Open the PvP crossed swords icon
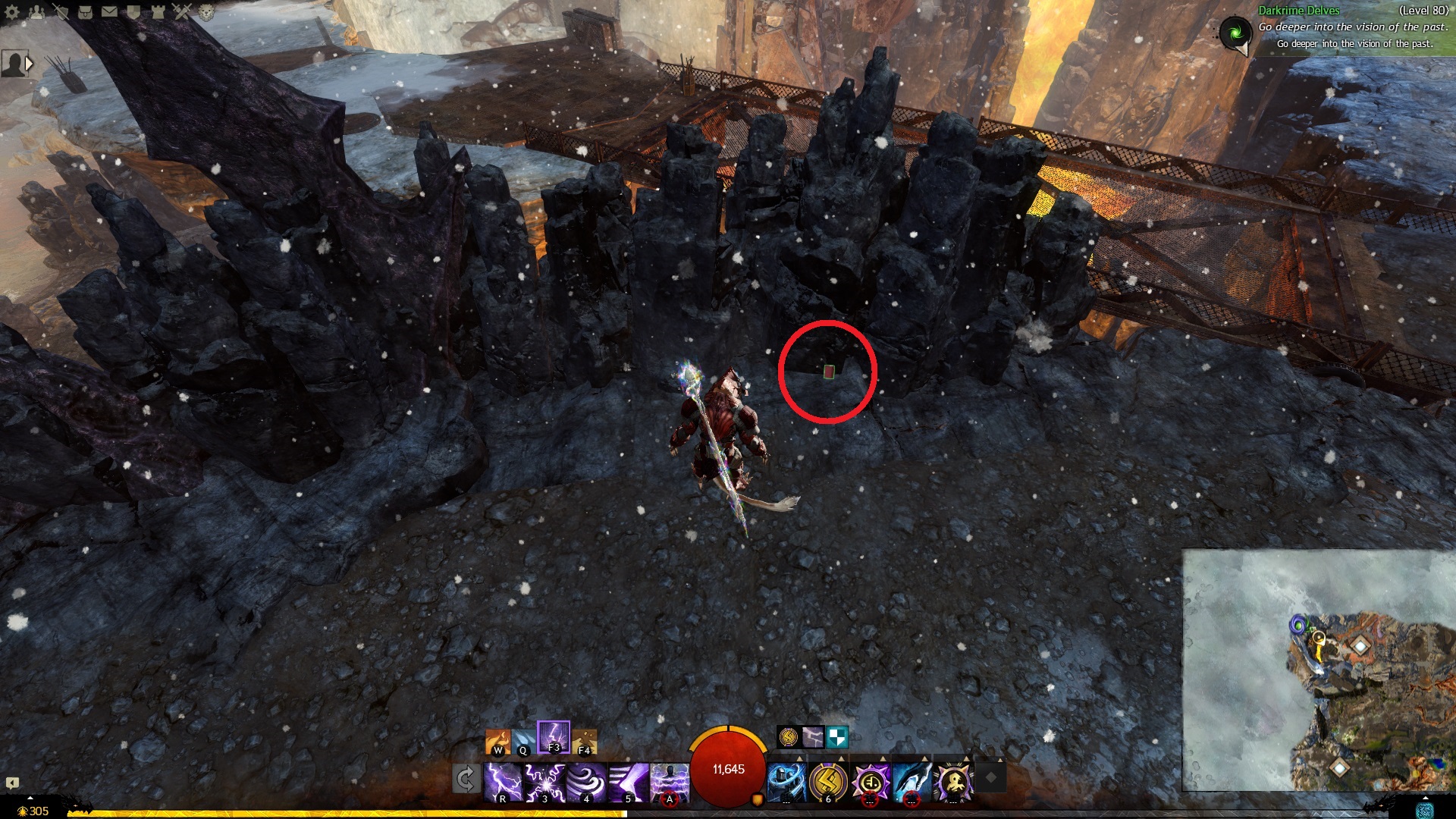Viewport: 1456px width, 819px height. pos(182,12)
